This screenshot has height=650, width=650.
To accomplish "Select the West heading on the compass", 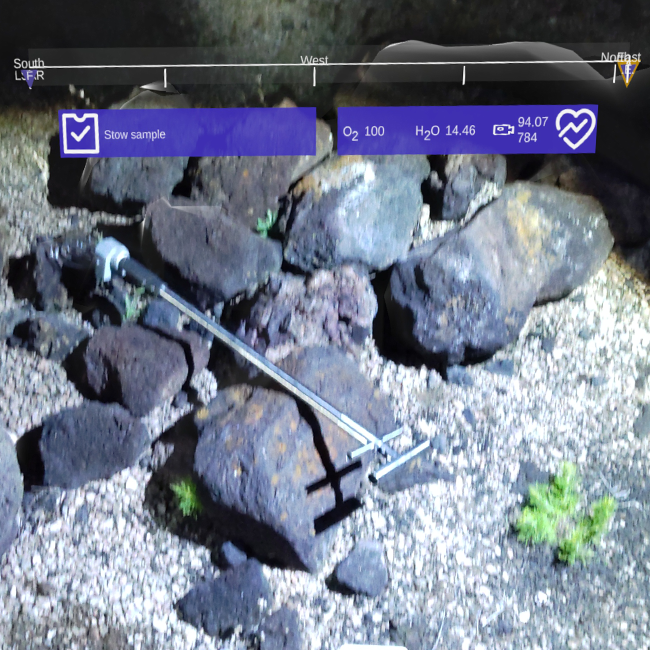I will (314, 61).
